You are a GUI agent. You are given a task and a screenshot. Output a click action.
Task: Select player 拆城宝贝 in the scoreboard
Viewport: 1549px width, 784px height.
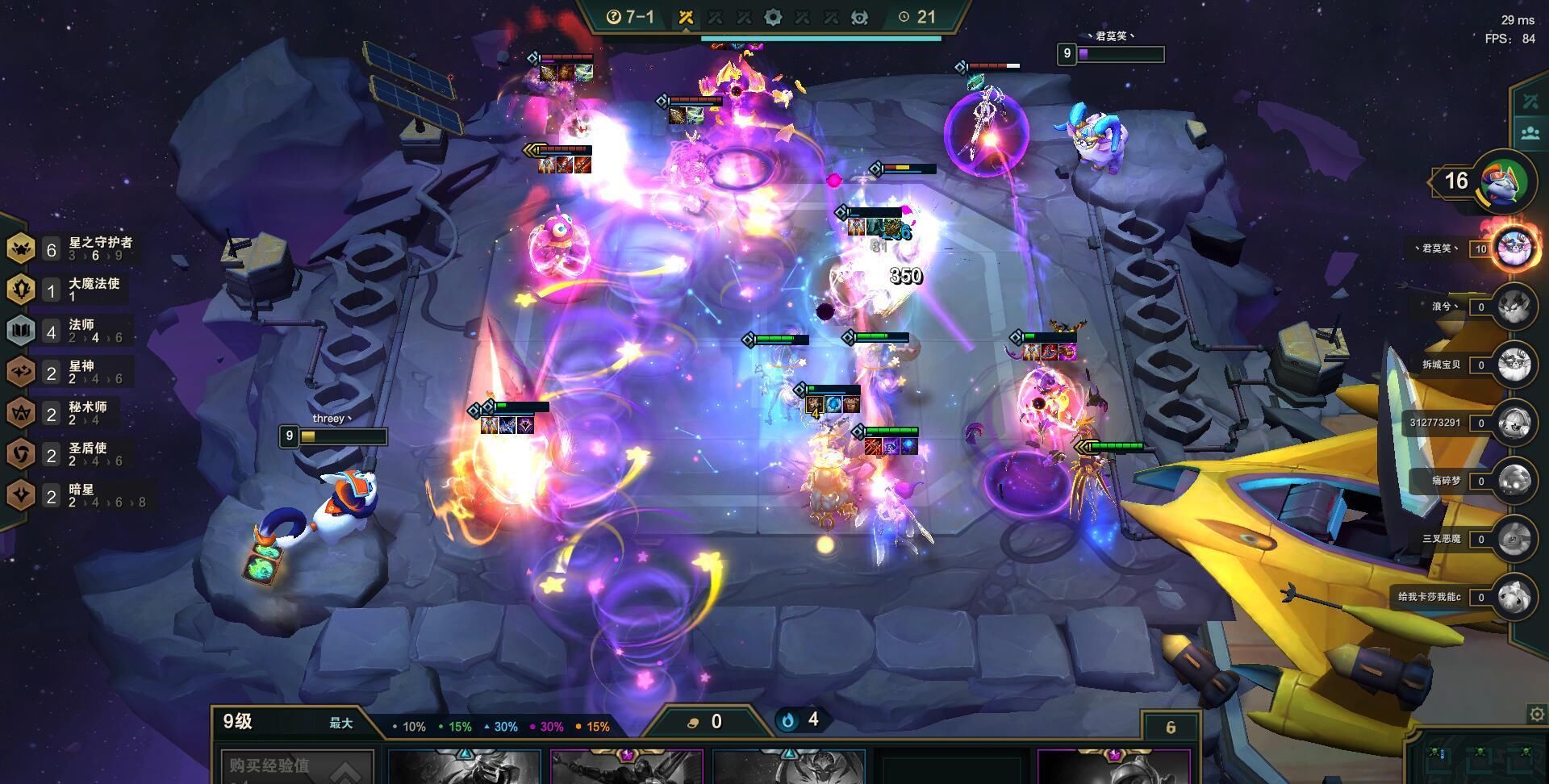[1515, 365]
